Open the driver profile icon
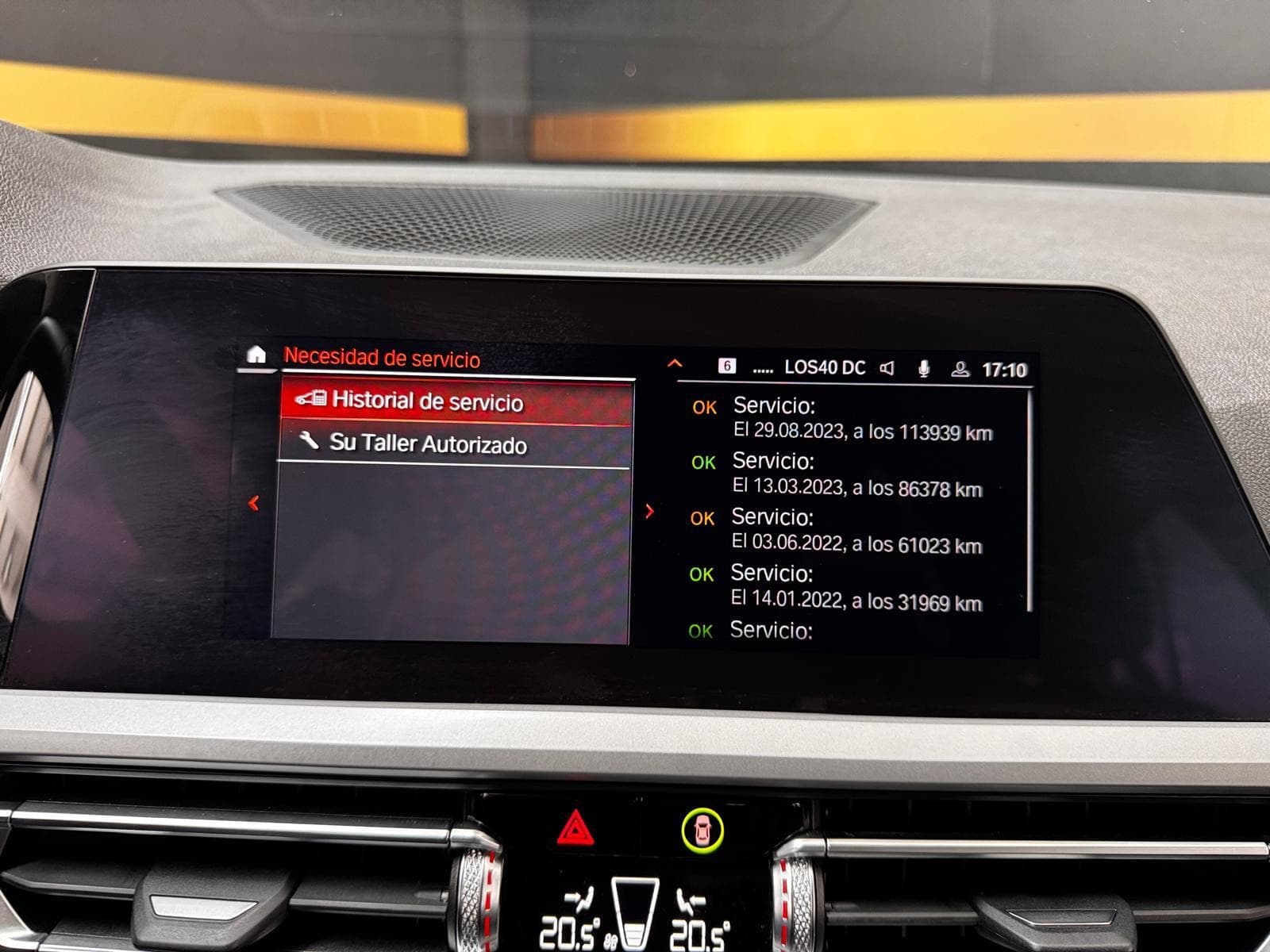 (960, 369)
